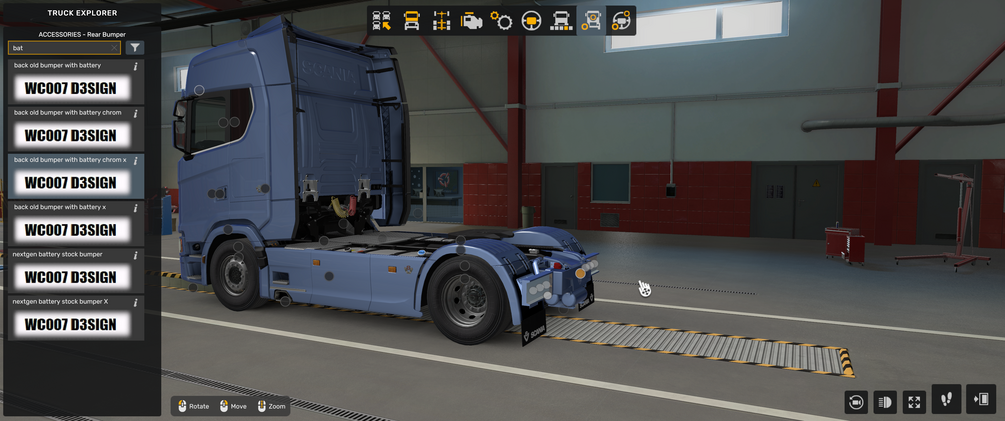Show info for "nextgen battery stock bumper"
This screenshot has height=421, width=1005.
(x=135, y=255)
